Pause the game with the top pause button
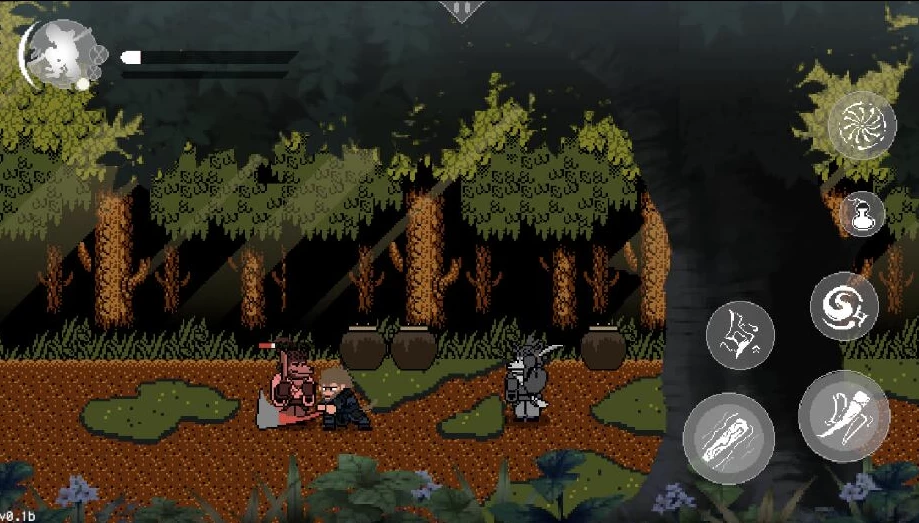This screenshot has width=919, height=523. 461,10
